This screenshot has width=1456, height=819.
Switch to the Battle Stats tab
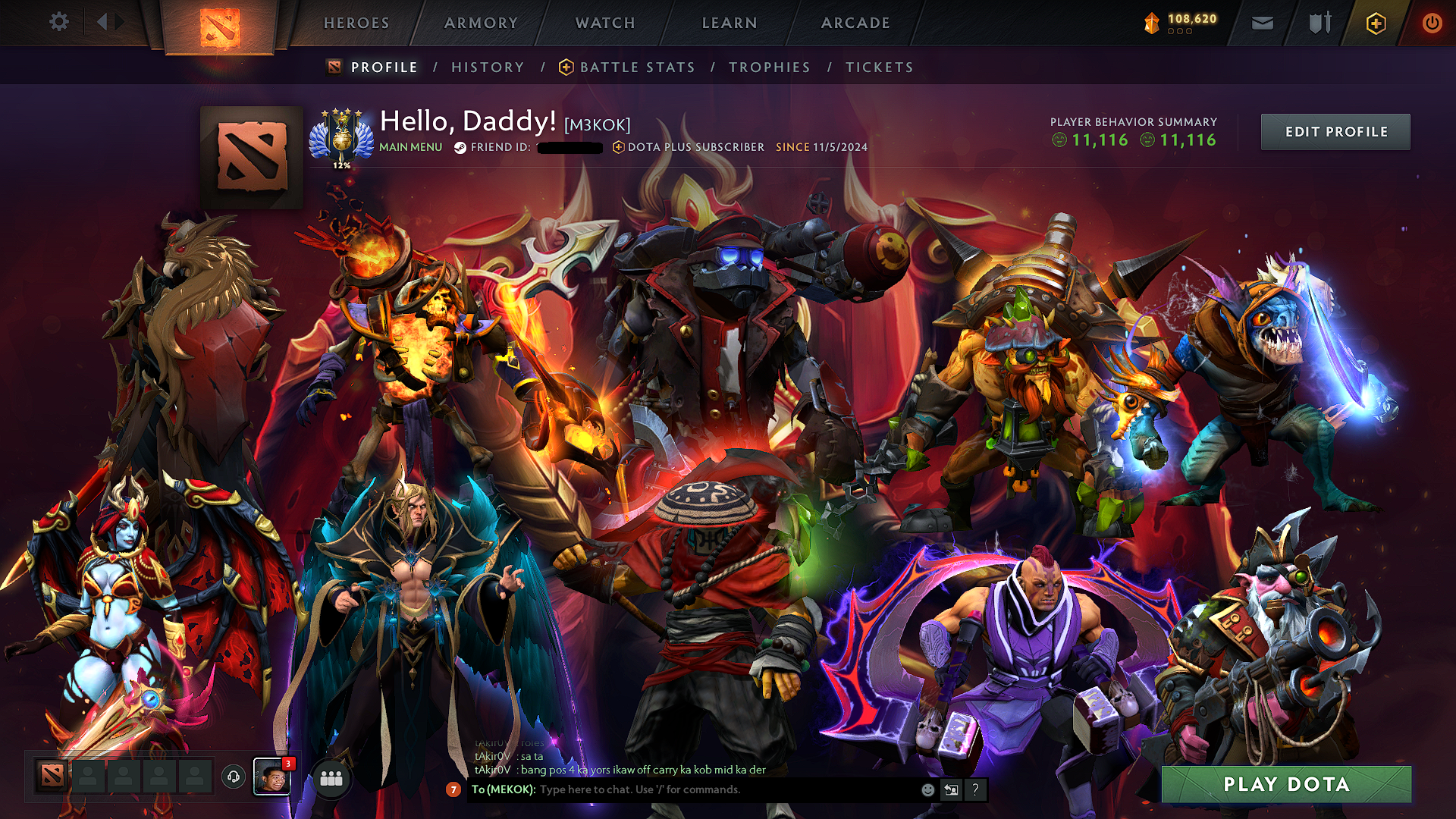point(635,67)
